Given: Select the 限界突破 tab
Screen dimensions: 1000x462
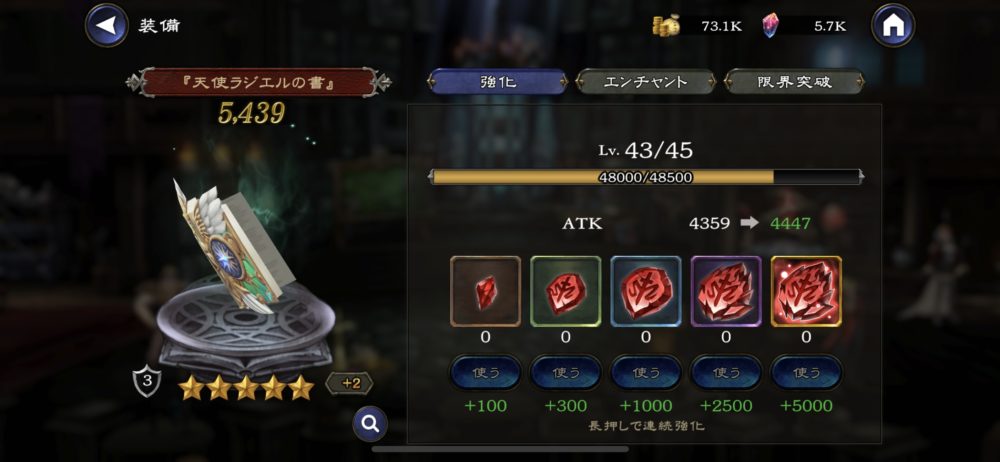Looking at the screenshot, I should pos(794,82).
